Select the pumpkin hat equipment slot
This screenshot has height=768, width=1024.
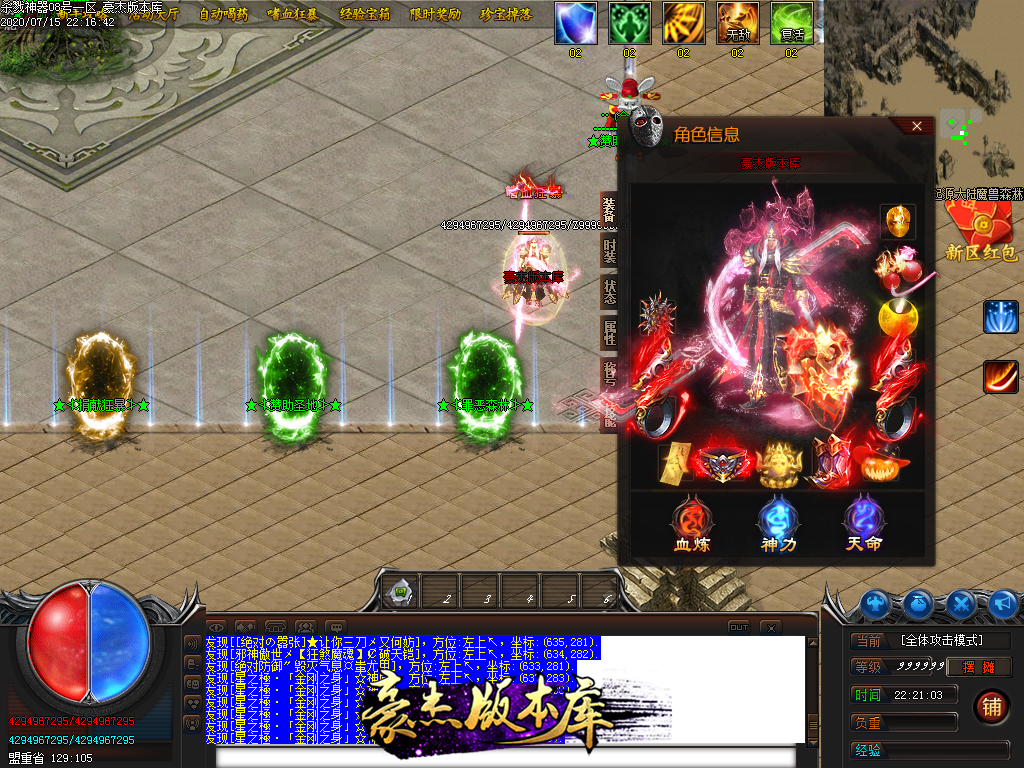880,464
